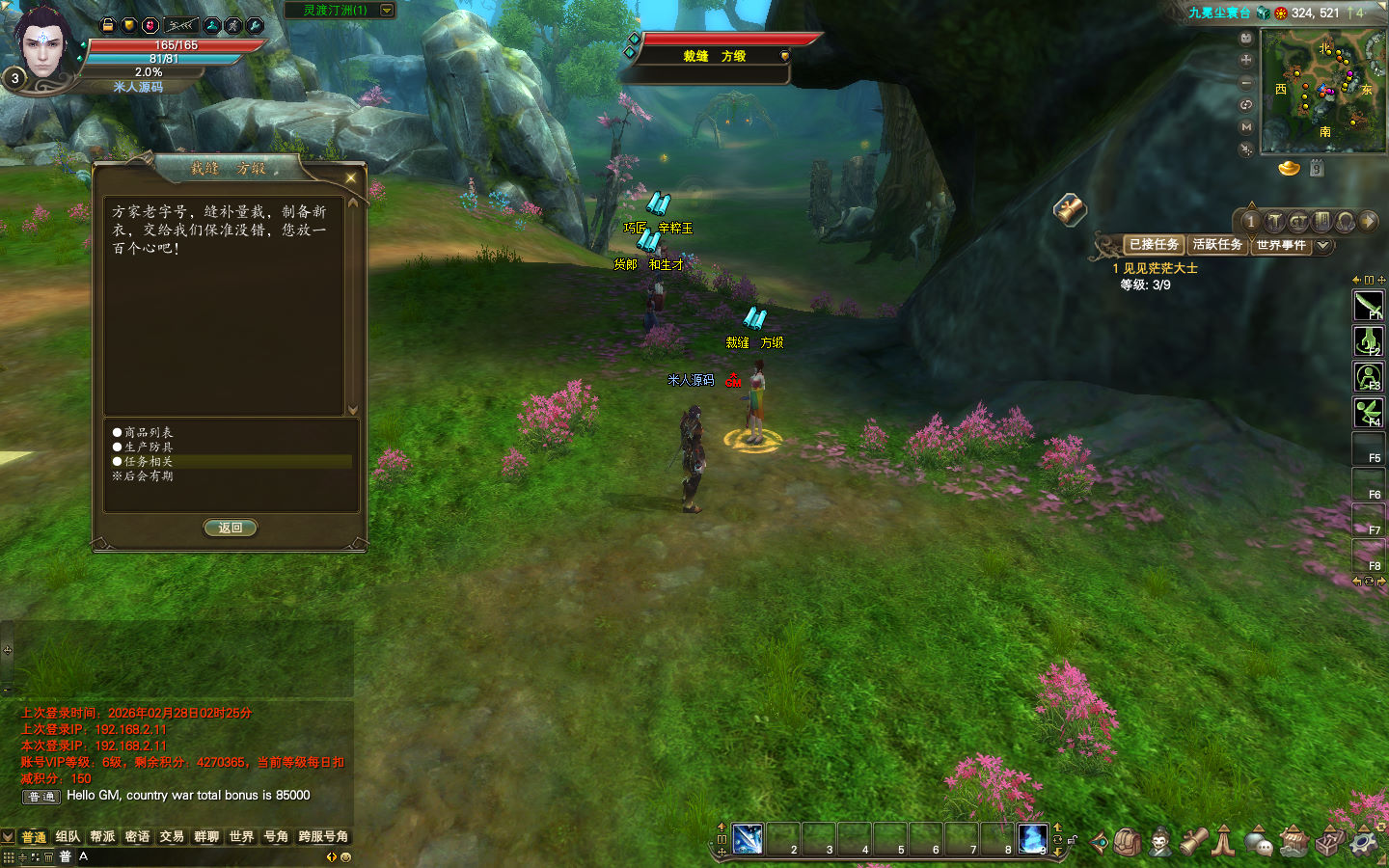The width and height of the screenshot is (1389, 868).
Task: Open the gold ingot shop icon
Action: [x=1290, y=169]
